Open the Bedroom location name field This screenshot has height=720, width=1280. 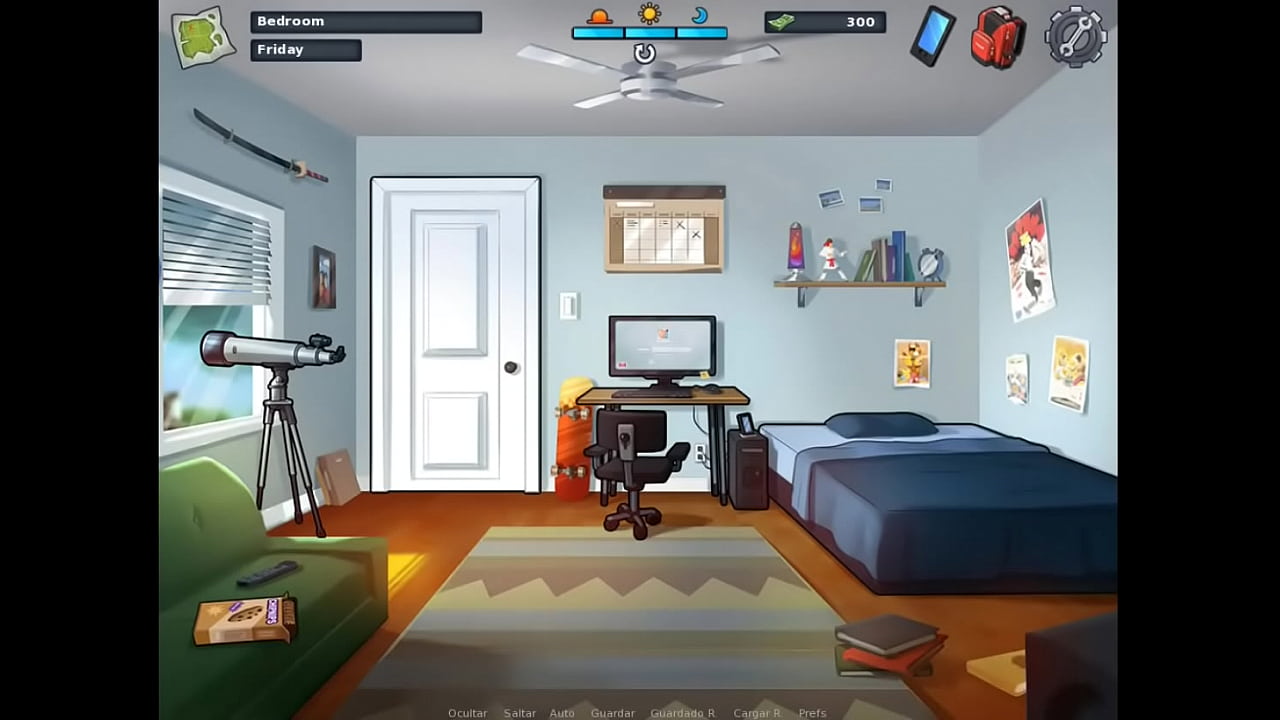[365, 21]
